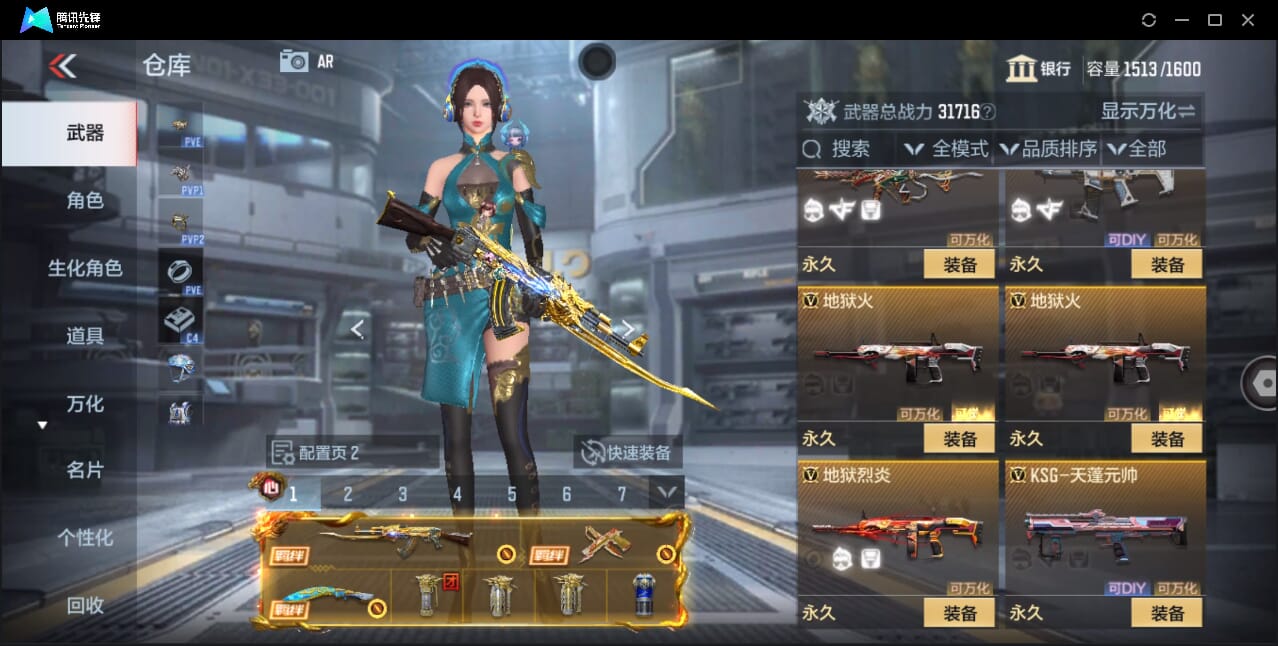
Task: Use the 快速装备 quick equip button
Action: pos(629,453)
